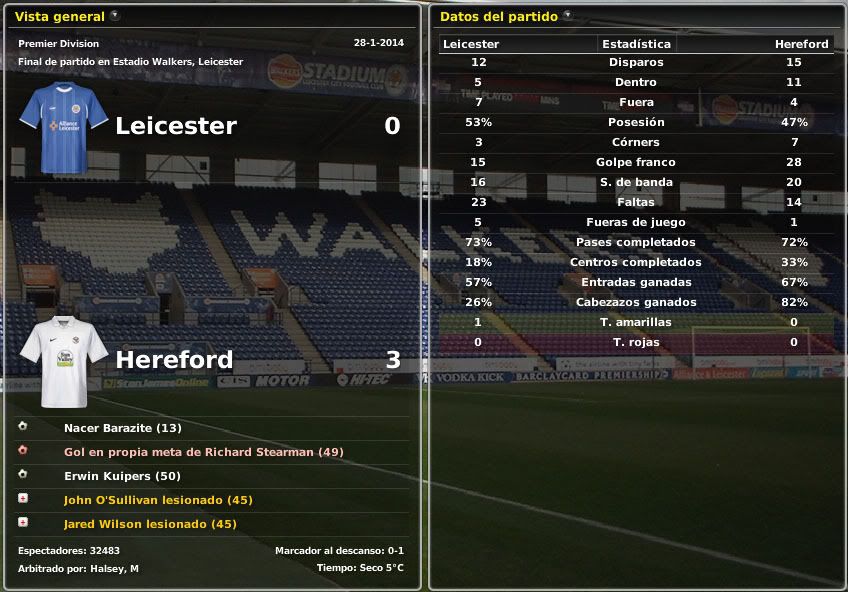The width and height of the screenshot is (848, 592).
Task: Click the Leicester stats column header
Action: pos(471,44)
